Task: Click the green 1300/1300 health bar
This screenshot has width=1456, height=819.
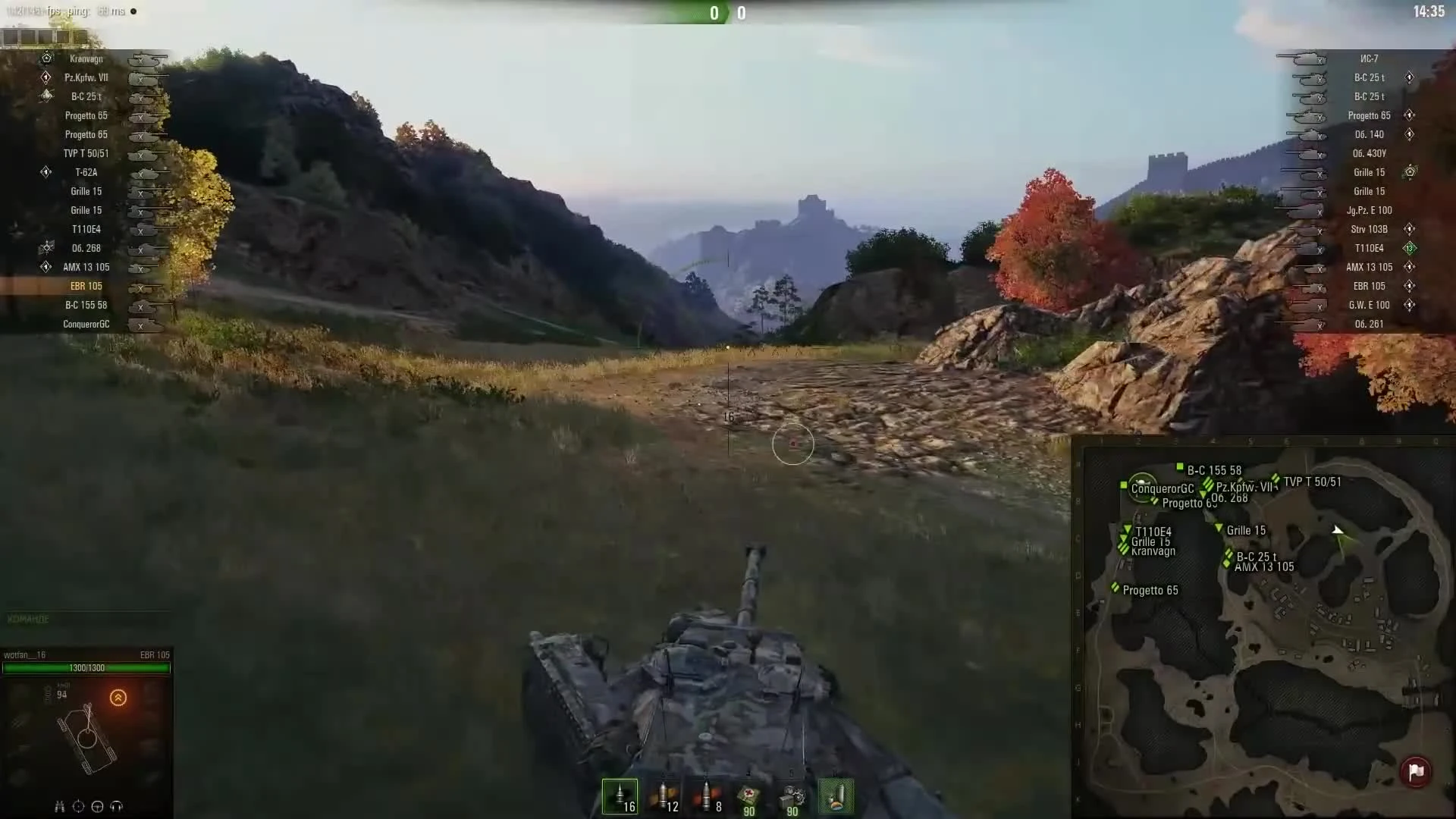Action: pos(87,668)
